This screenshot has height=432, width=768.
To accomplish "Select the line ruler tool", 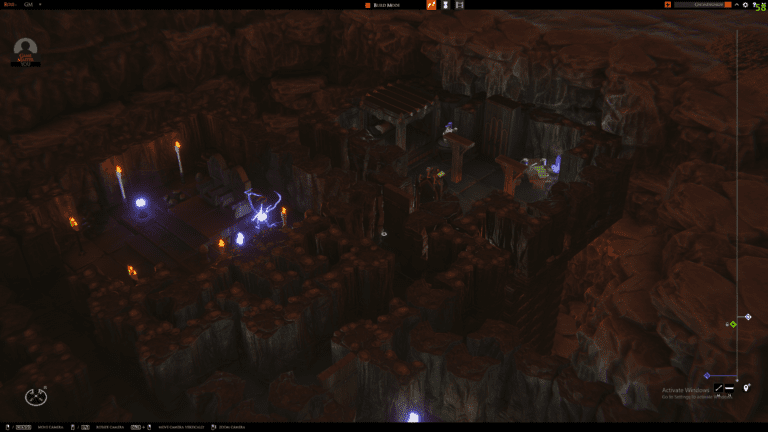I will [x=718, y=387].
